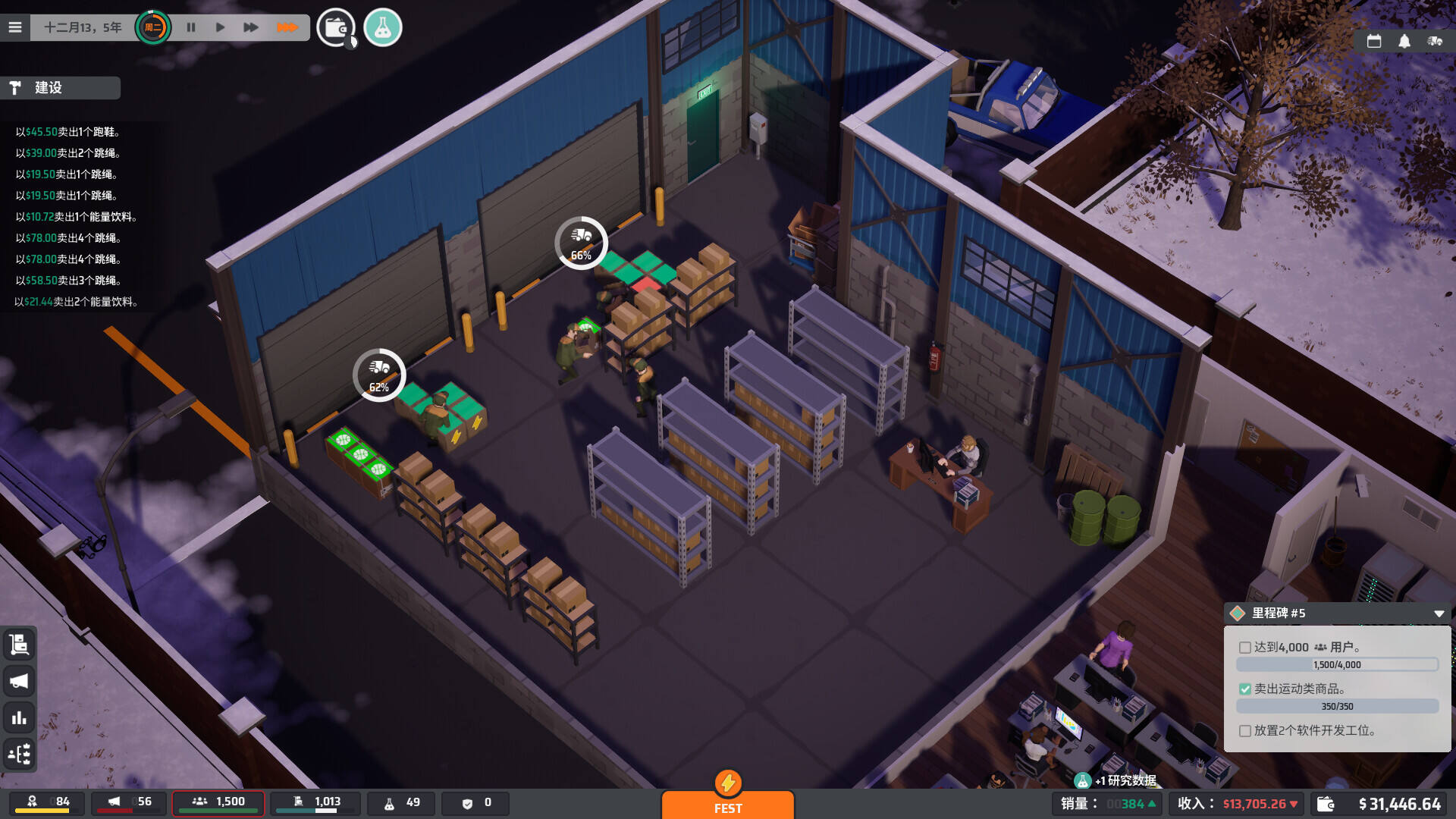Select the 62% delivery progress indicator
Screen dimensions: 1456x819
pos(379,375)
